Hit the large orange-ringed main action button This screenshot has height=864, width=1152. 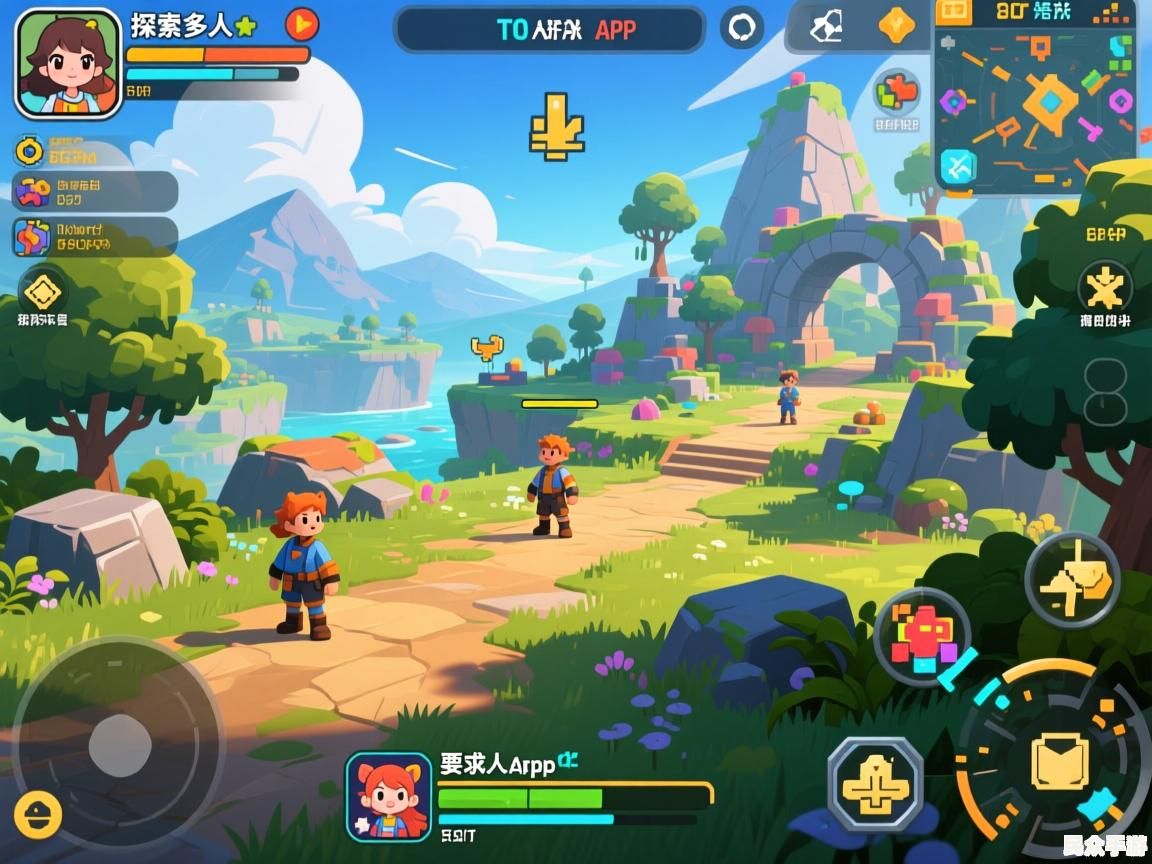[1058, 762]
